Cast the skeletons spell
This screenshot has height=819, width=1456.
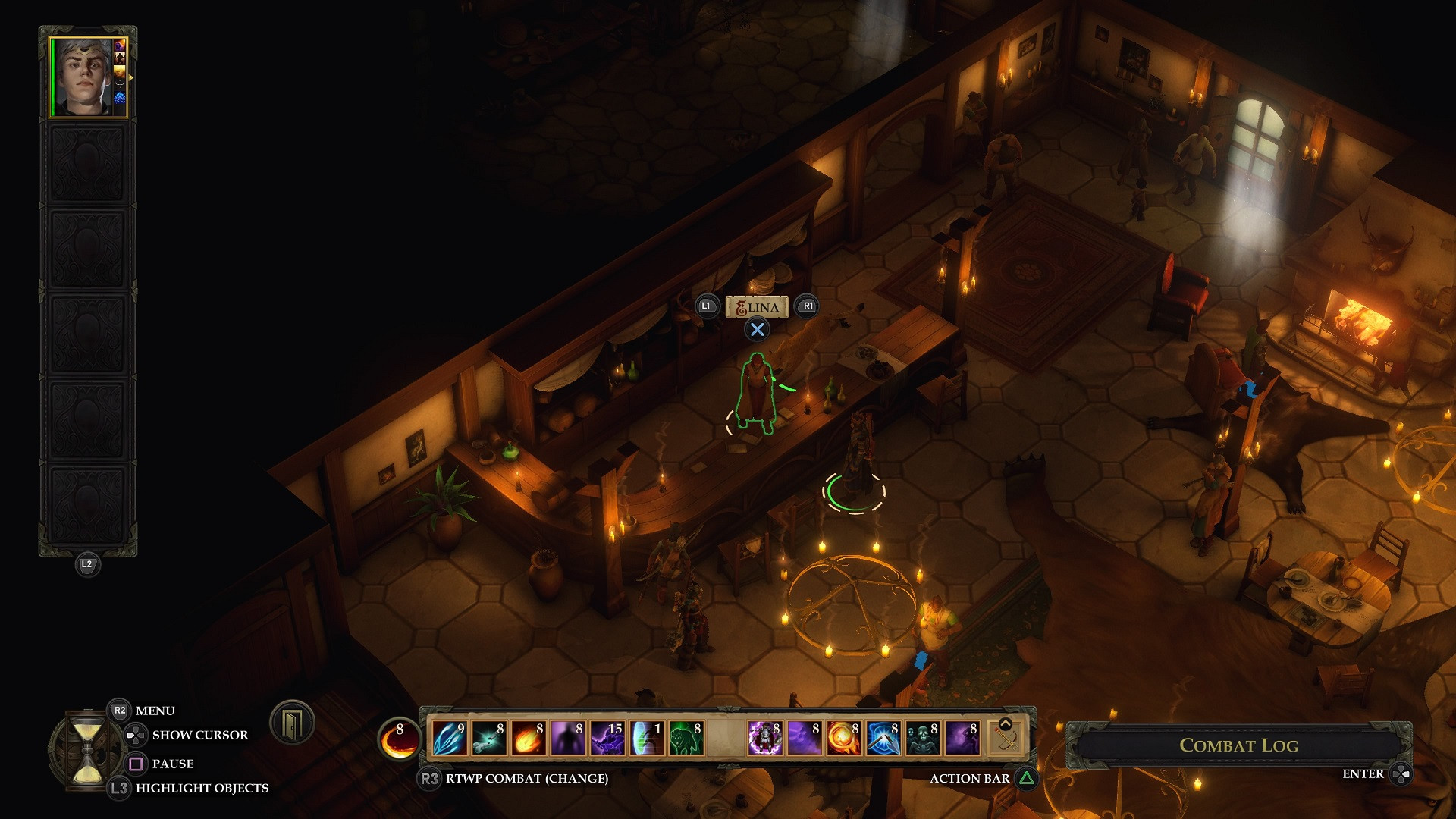point(922,738)
